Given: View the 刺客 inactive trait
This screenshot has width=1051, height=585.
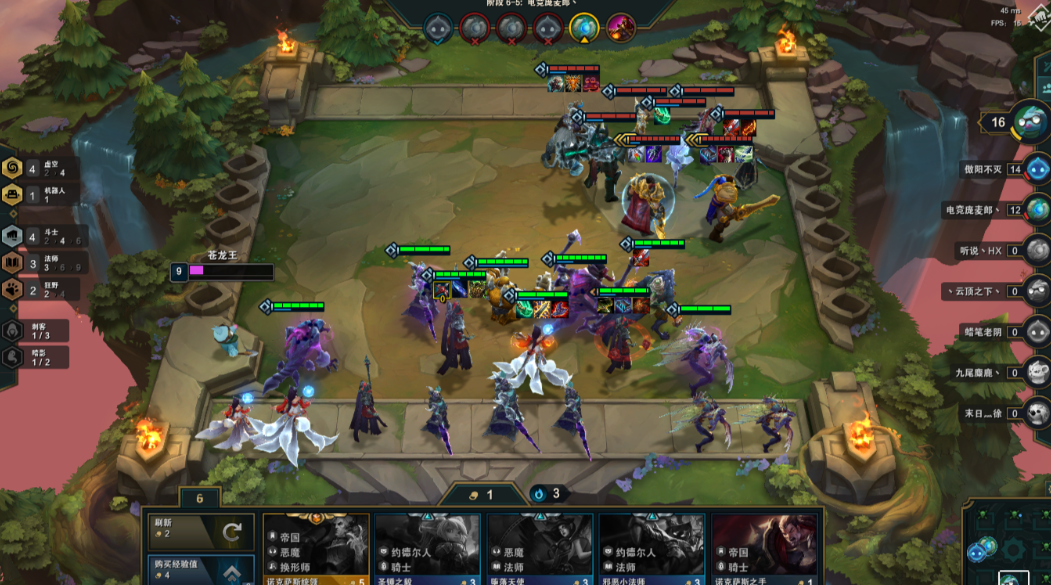Looking at the screenshot, I should tap(13, 330).
